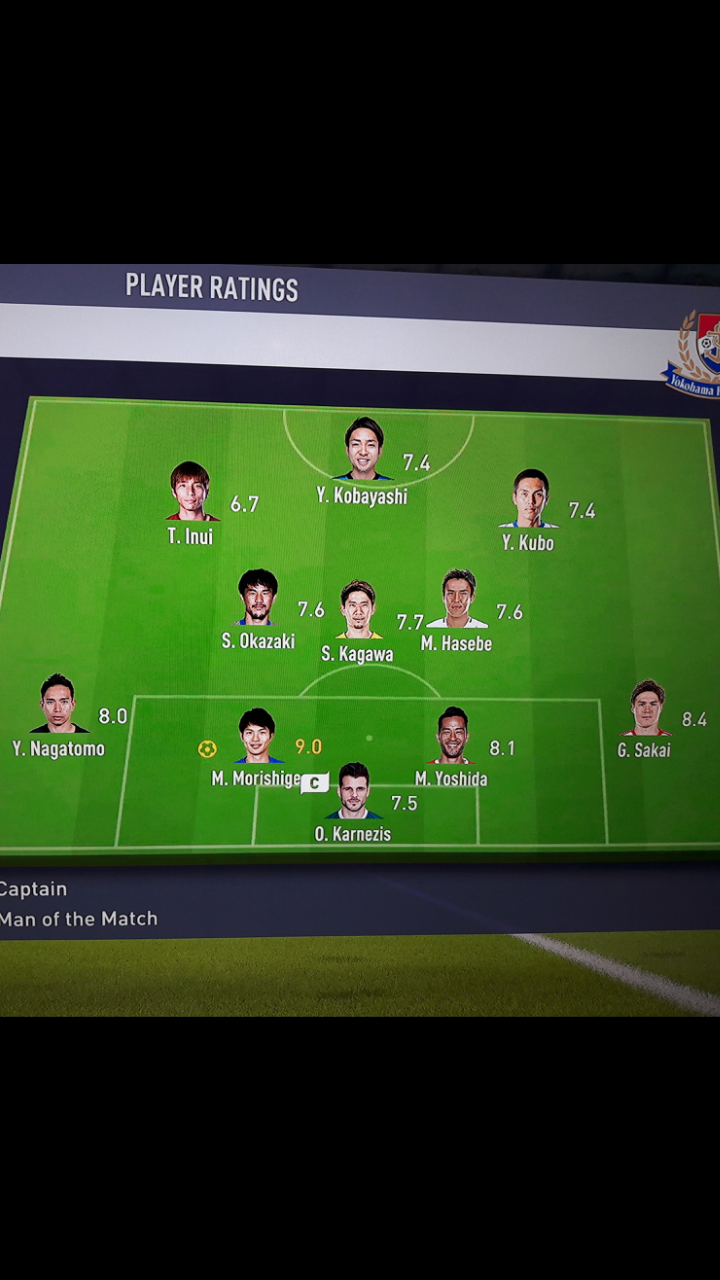Select Y. Kubo's player portrait
The image size is (720, 1280).
(530, 498)
